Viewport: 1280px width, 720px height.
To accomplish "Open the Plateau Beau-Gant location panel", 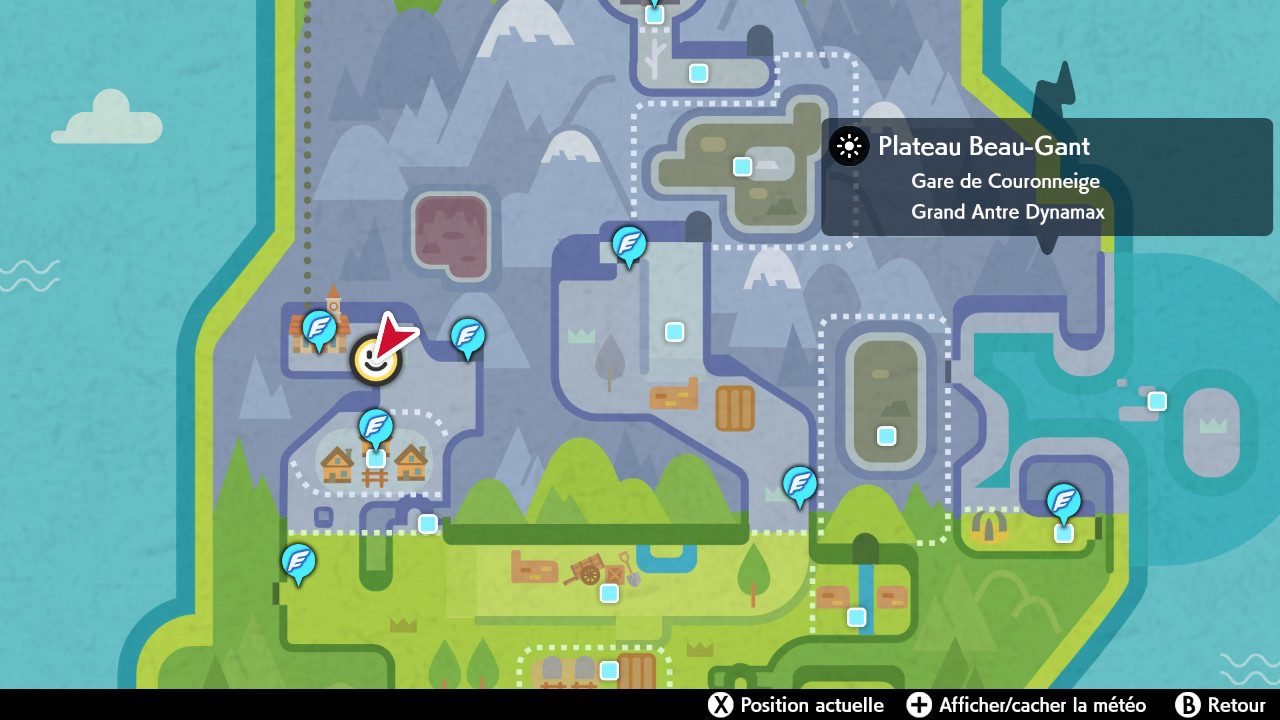I will 1046,177.
